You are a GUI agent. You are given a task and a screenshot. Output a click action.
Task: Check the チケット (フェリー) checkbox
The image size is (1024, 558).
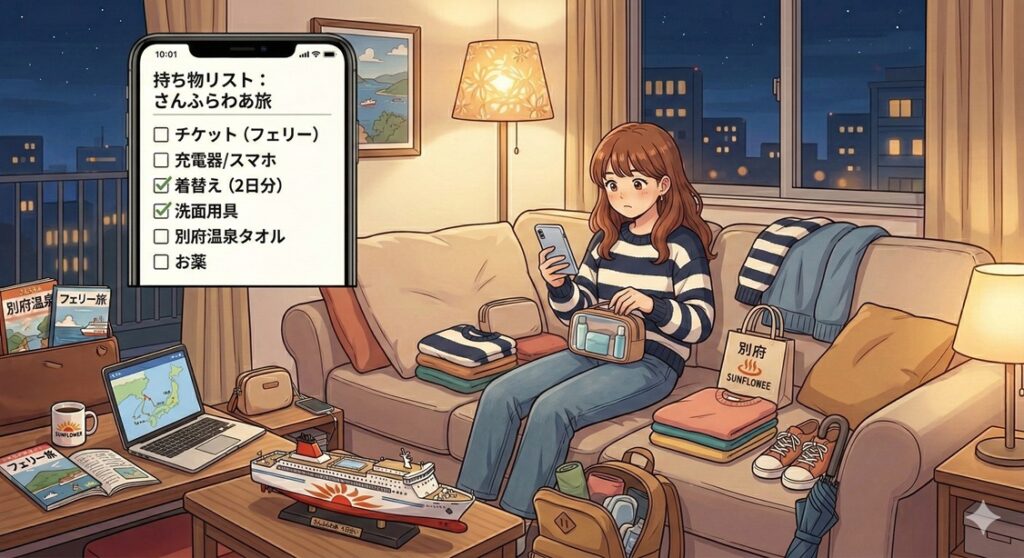point(161,133)
